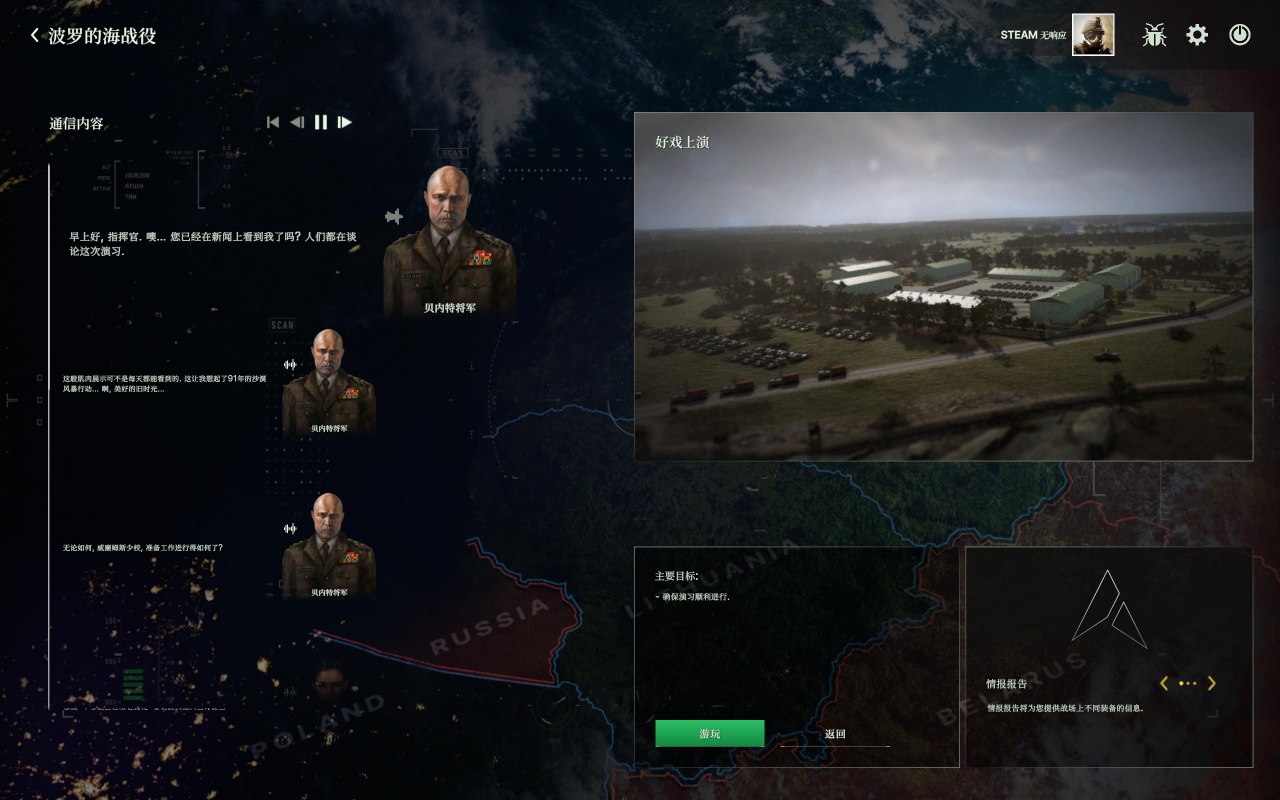1280x800 pixels.
Task: Open the next intelligence report page
Action: point(1211,683)
